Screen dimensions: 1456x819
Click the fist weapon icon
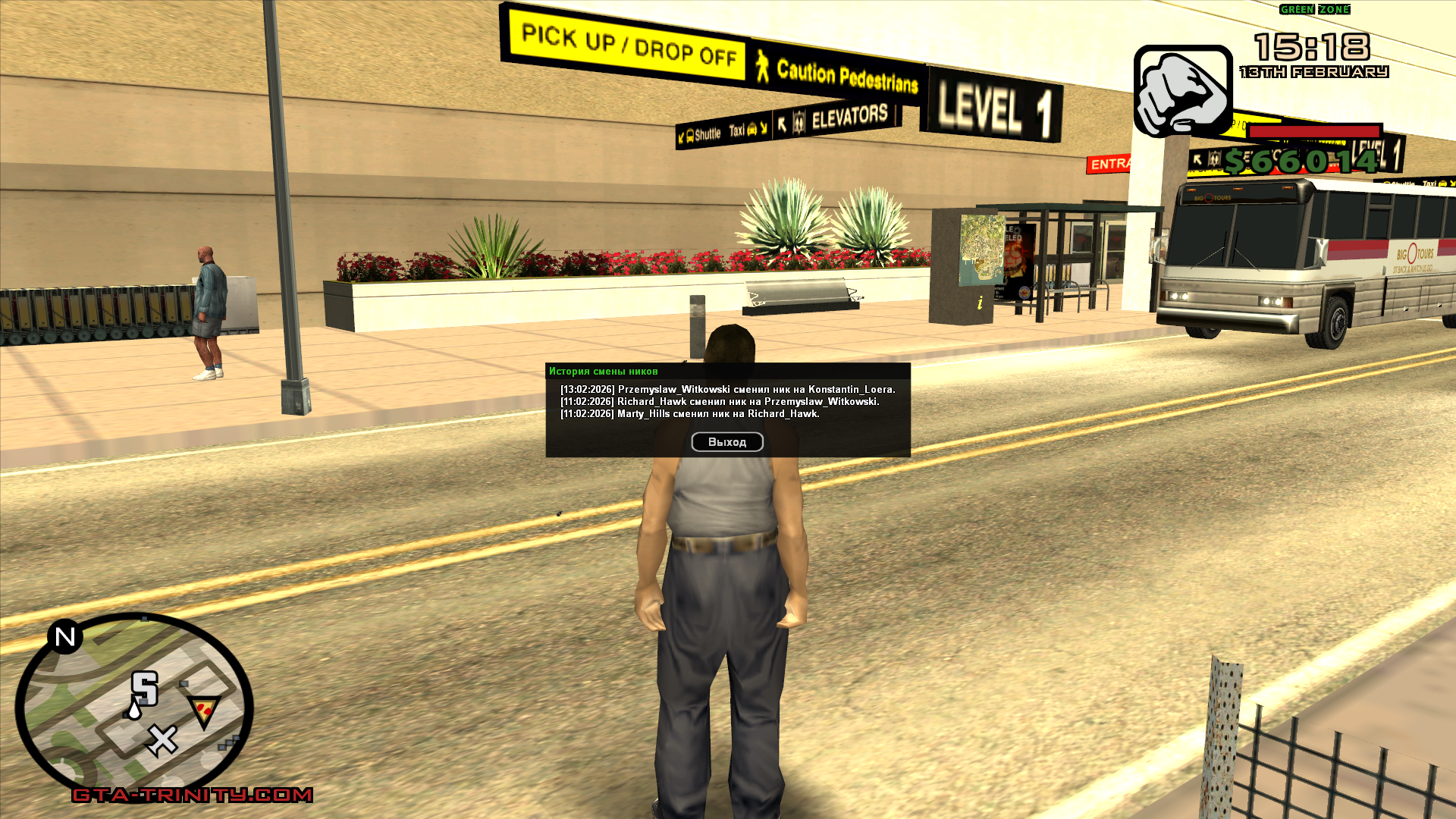(x=1182, y=92)
